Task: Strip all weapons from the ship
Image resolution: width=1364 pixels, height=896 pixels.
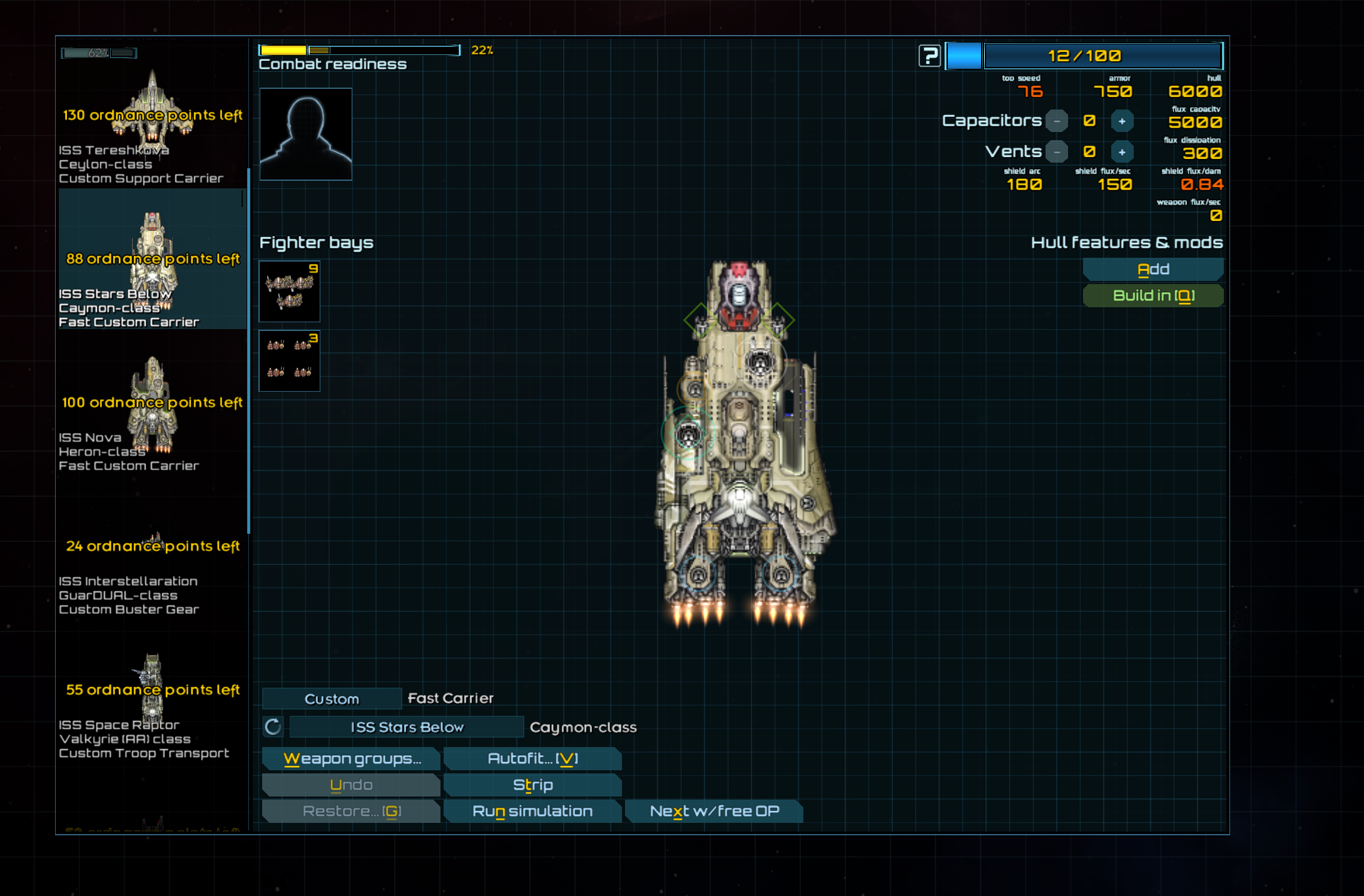Action: [532, 785]
